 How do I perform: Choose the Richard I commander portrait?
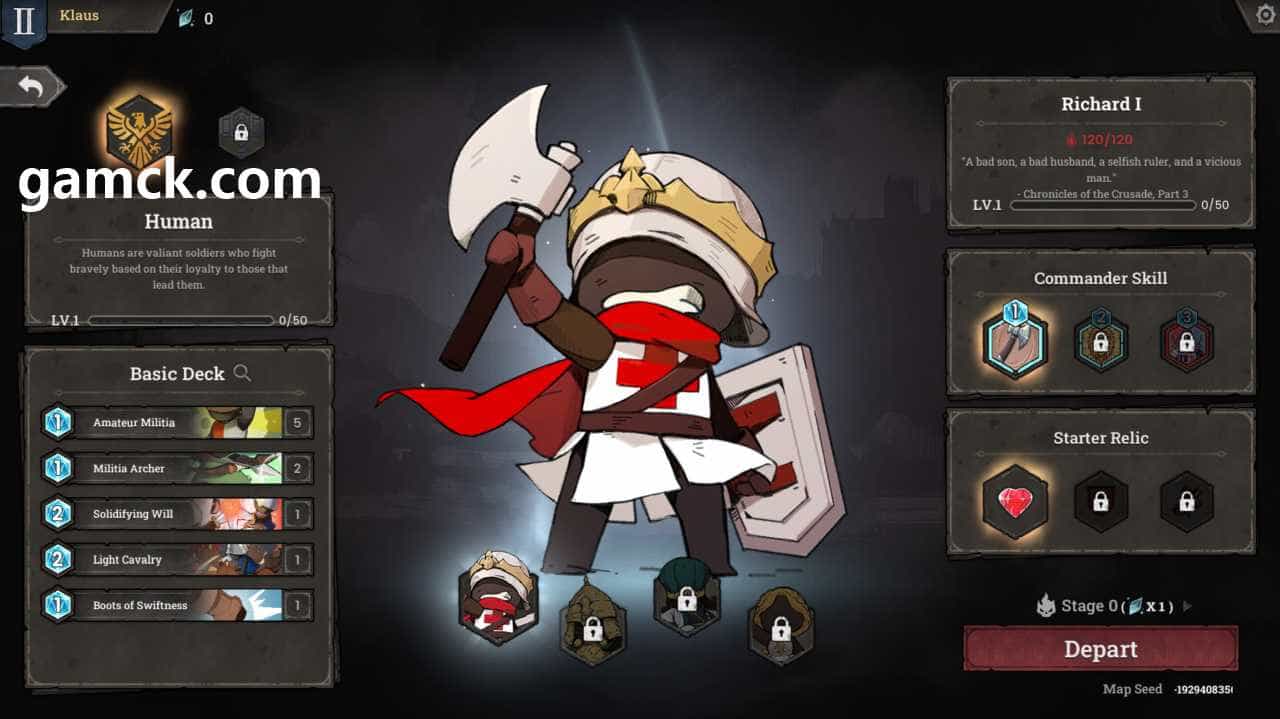pyautogui.click(x=498, y=598)
